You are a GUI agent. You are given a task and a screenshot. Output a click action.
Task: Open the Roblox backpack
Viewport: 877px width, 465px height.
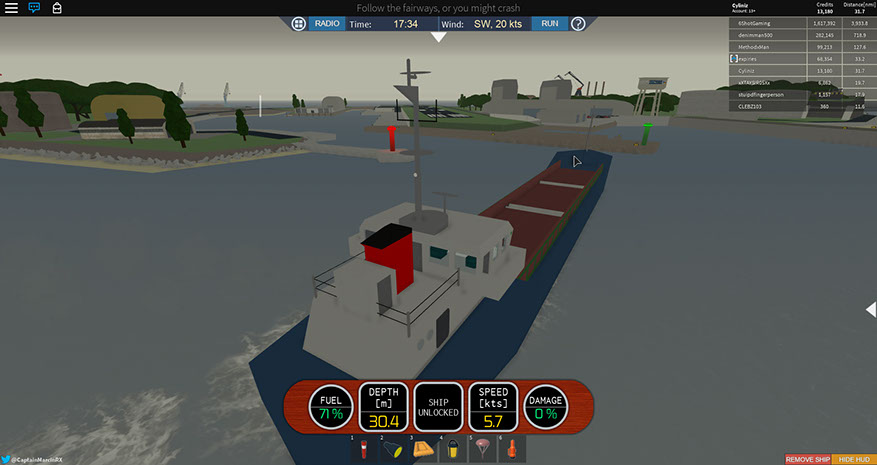pos(56,7)
